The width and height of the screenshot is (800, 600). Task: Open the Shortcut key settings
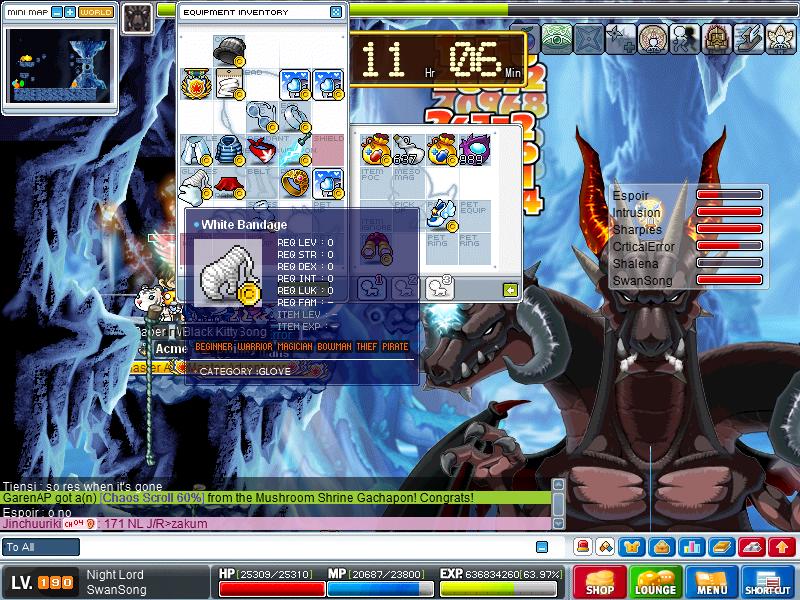coord(768,582)
